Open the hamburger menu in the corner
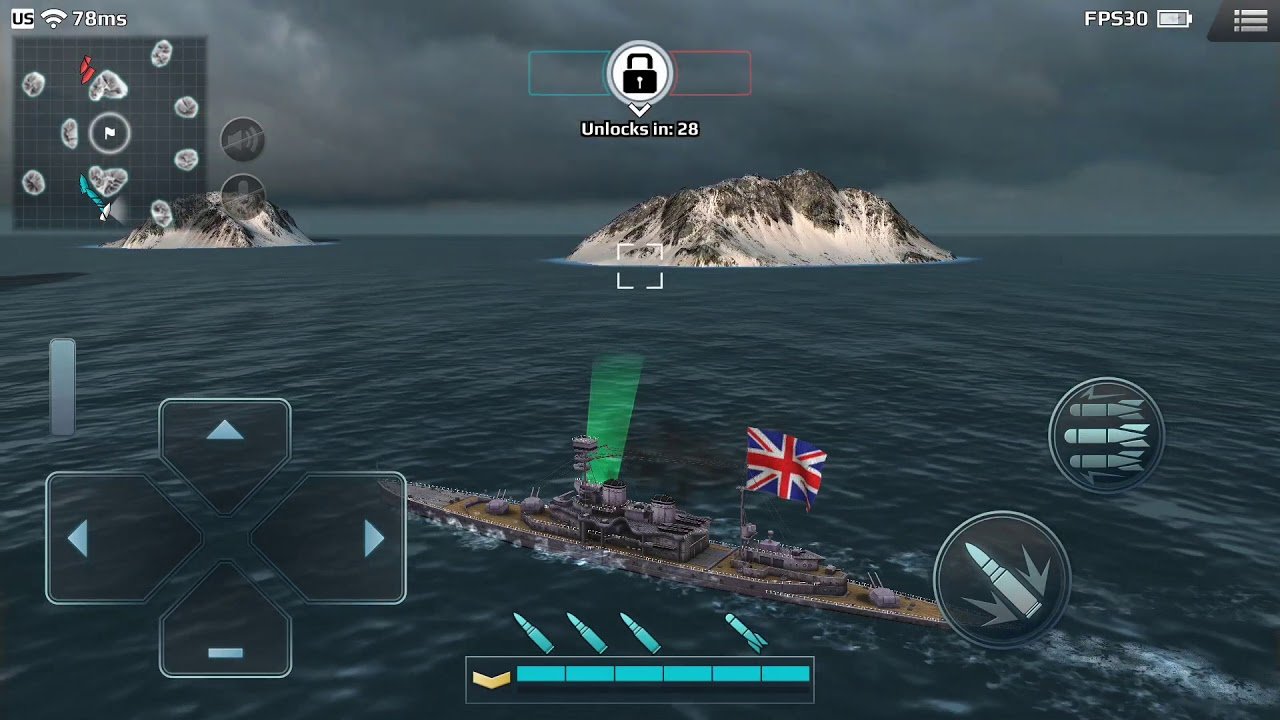This screenshot has width=1280, height=720. 1249,20
